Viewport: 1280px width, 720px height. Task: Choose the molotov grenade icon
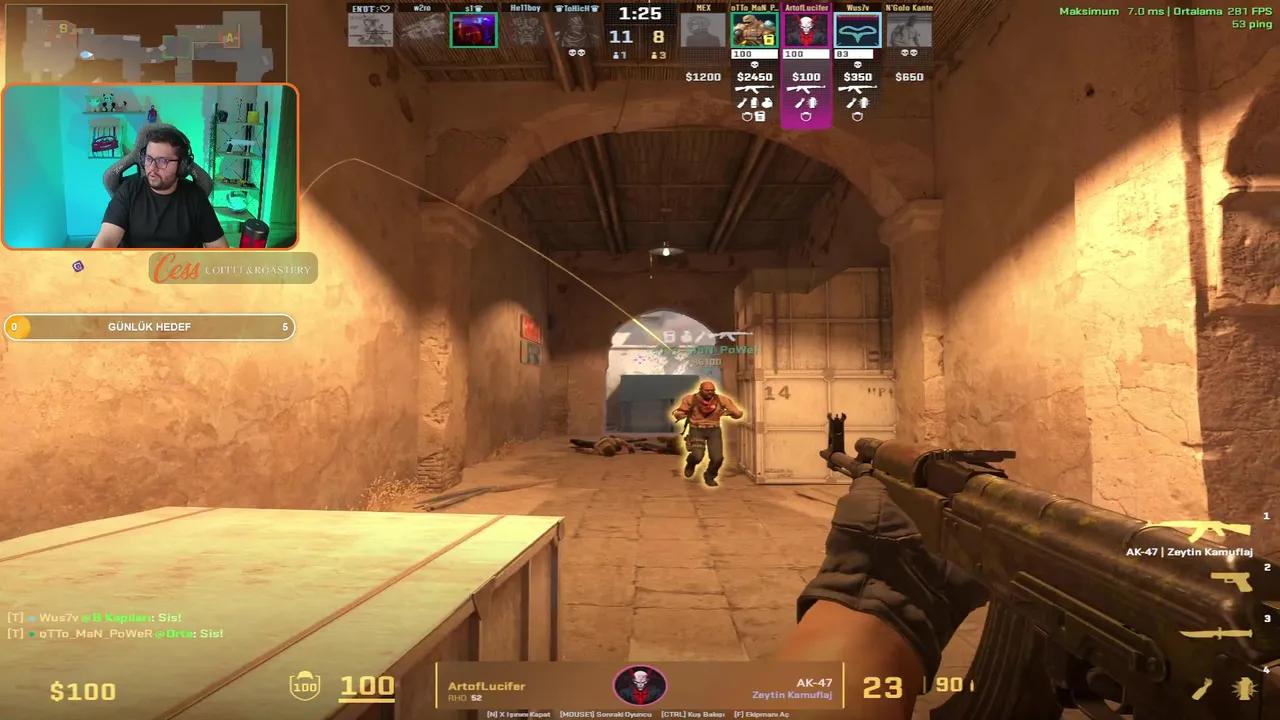[x=1203, y=688]
